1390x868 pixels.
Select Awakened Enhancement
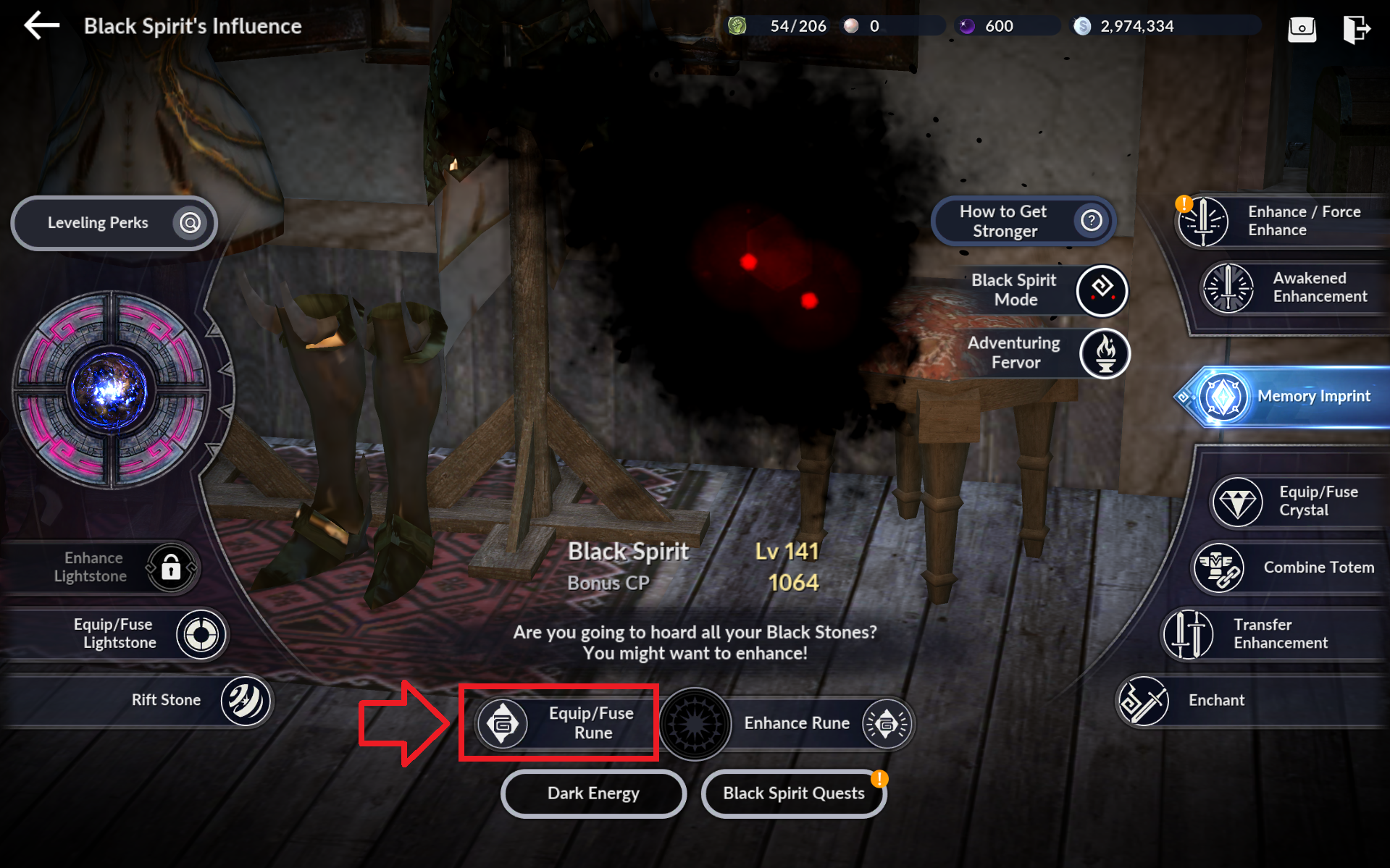(x=1297, y=287)
